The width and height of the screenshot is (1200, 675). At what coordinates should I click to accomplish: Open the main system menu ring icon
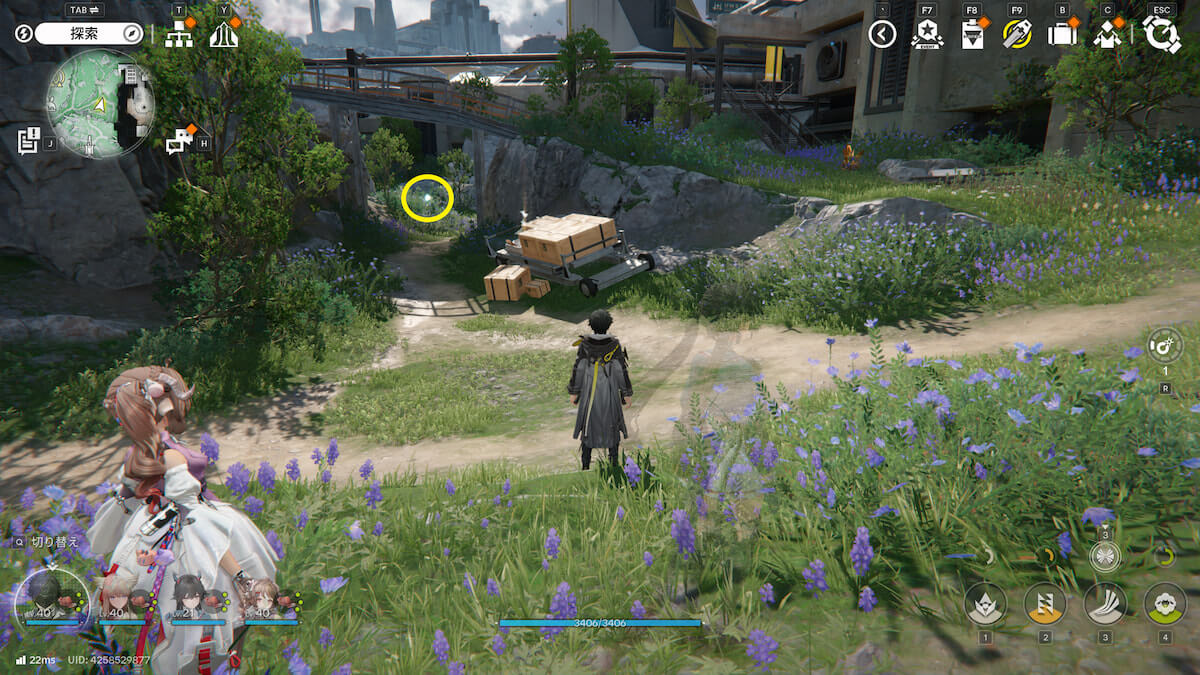point(1162,34)
